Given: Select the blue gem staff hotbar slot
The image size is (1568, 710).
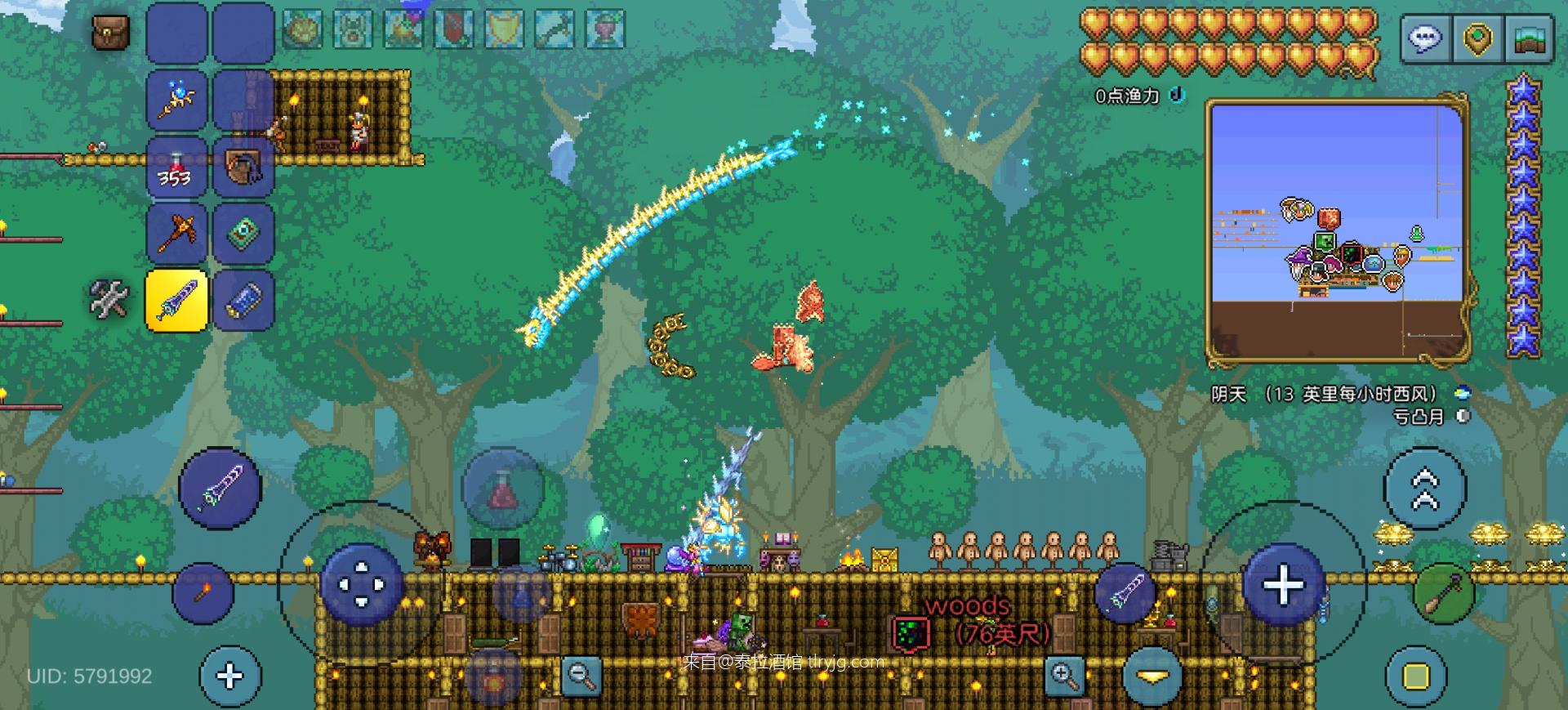Looking at the screenshot, I should point(176,100).
